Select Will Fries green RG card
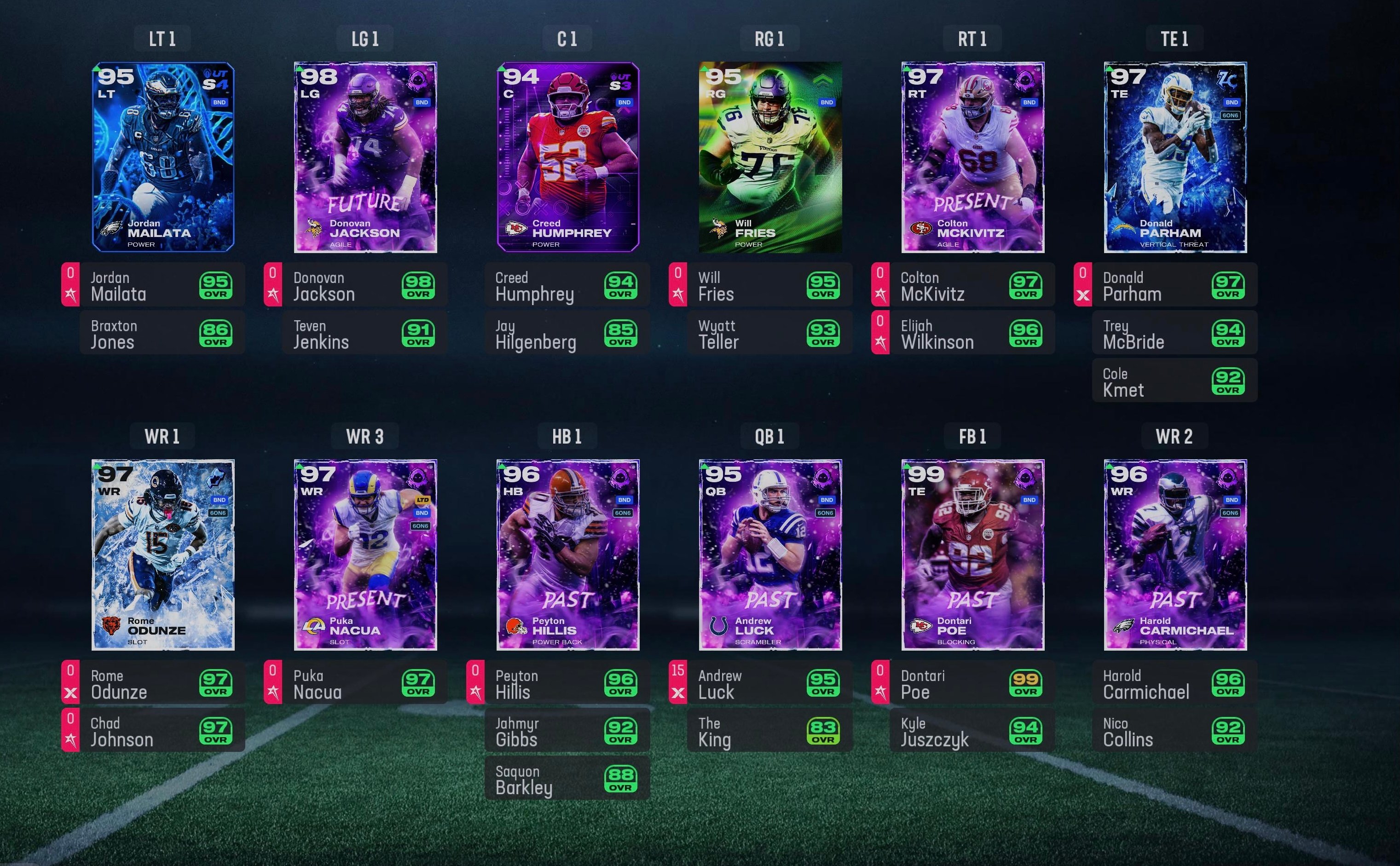The image size is (1400, 866). coord(770,157)
